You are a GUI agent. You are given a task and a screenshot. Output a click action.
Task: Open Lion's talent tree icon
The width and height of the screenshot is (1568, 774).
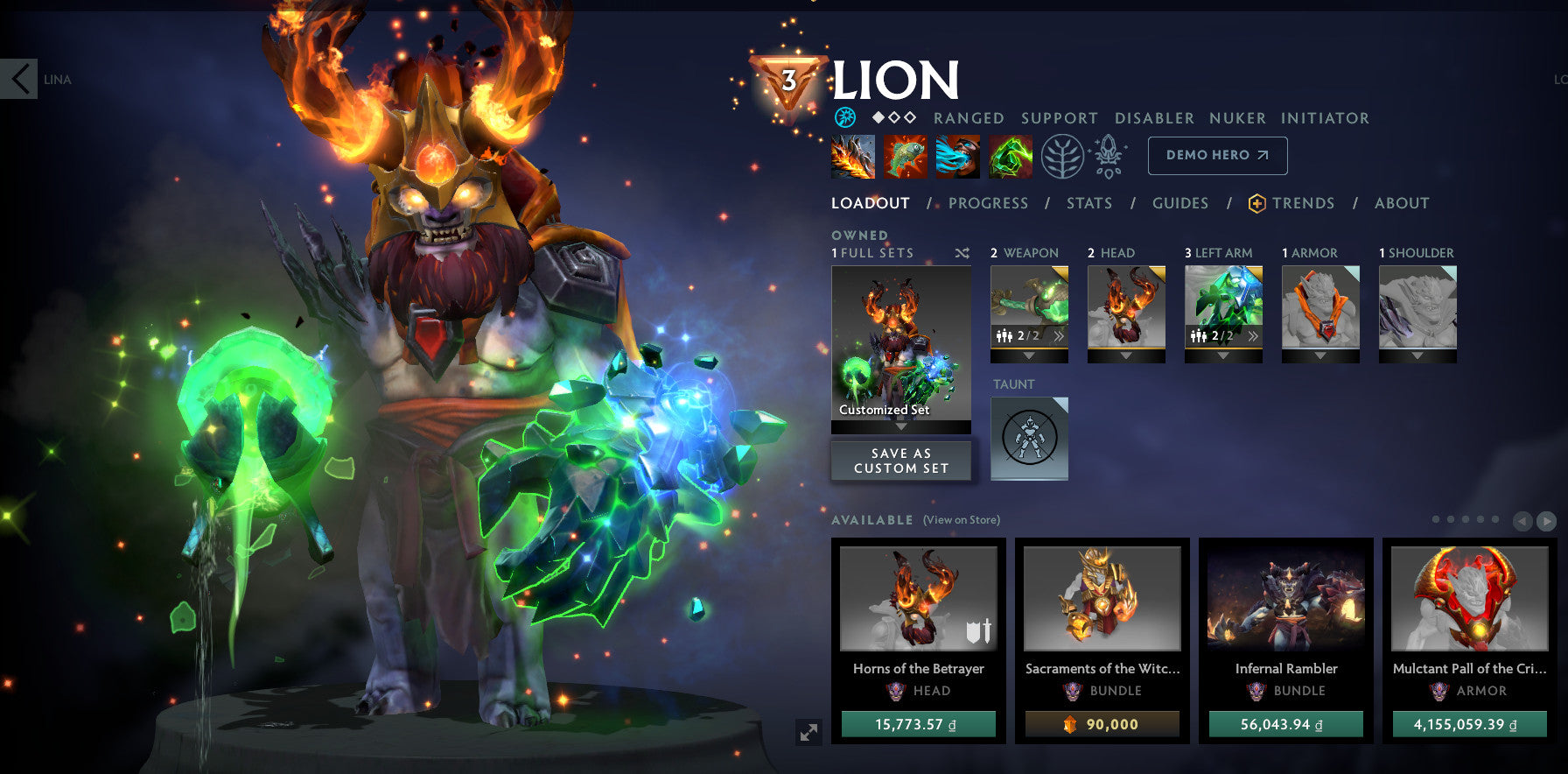[x=1062, y=156]
